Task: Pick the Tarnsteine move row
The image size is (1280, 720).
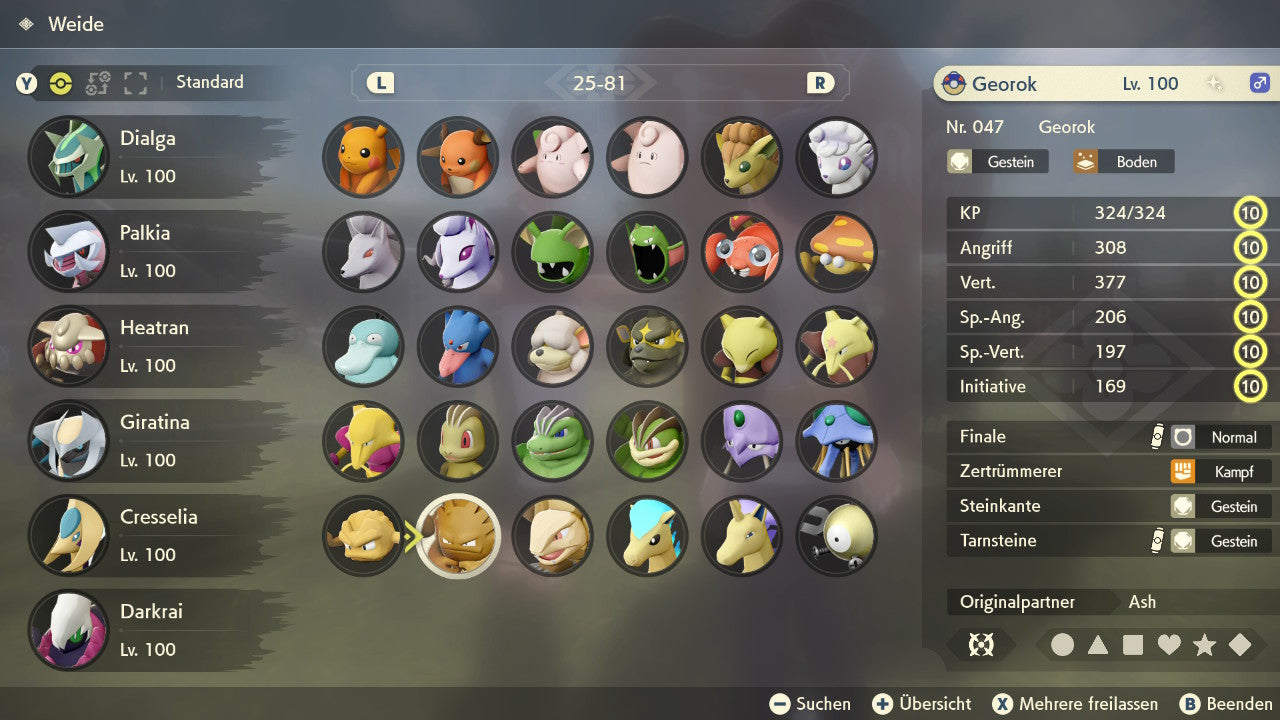Action: click(x=1110, y=541)
